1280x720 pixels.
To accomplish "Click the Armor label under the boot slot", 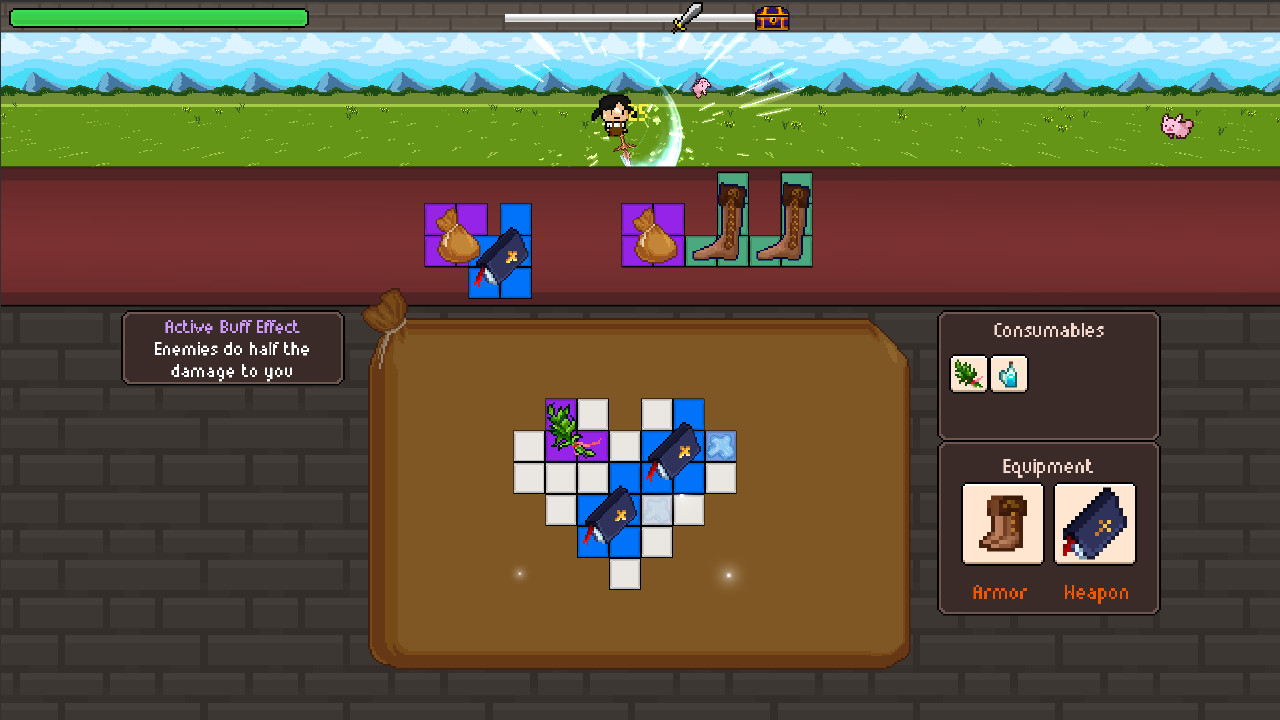I will coord(1001,593).
